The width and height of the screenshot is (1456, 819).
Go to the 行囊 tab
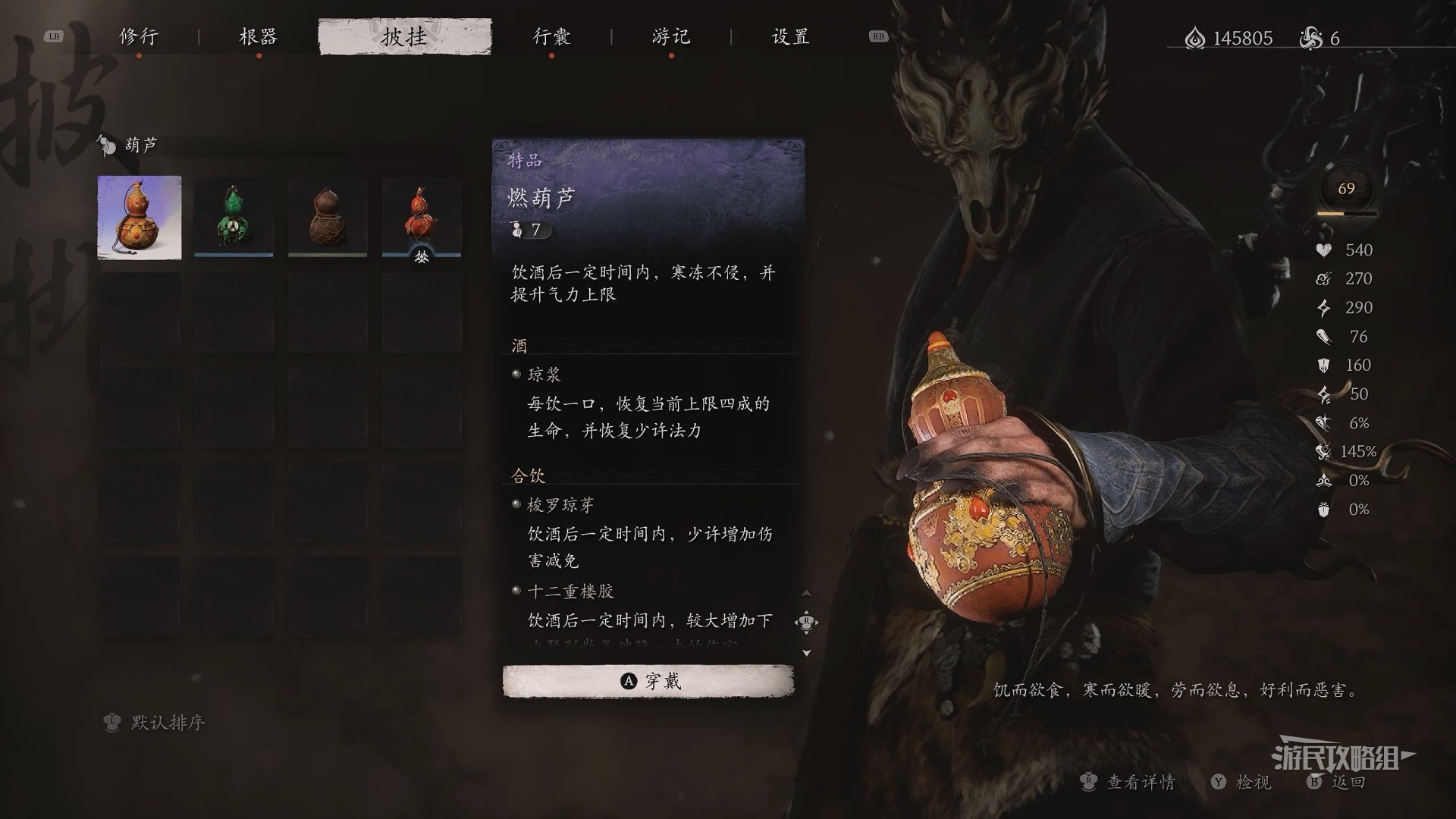click(551, 36)
